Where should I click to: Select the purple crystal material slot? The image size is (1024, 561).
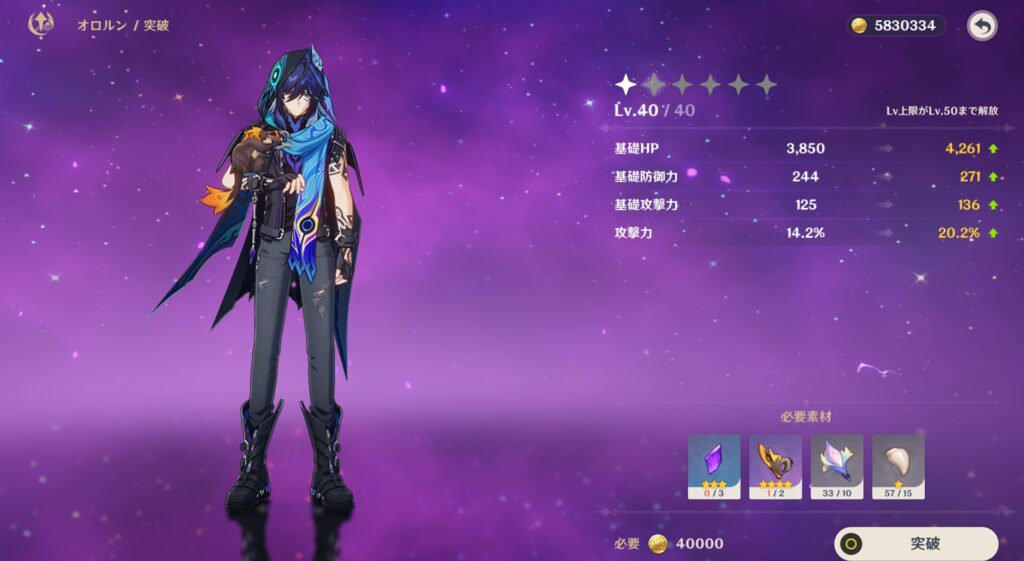714,466
